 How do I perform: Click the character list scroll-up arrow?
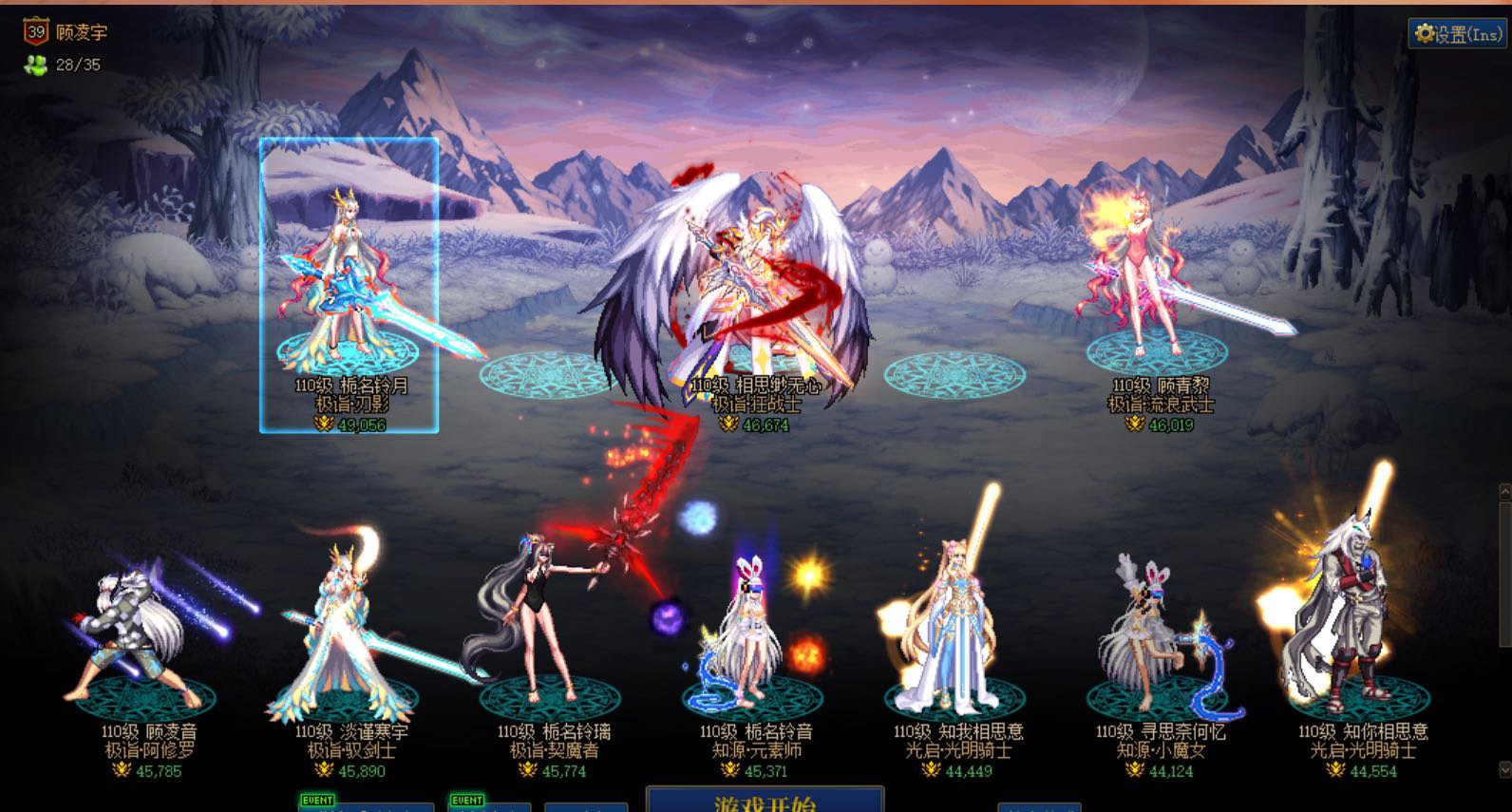click(1504, 491)
